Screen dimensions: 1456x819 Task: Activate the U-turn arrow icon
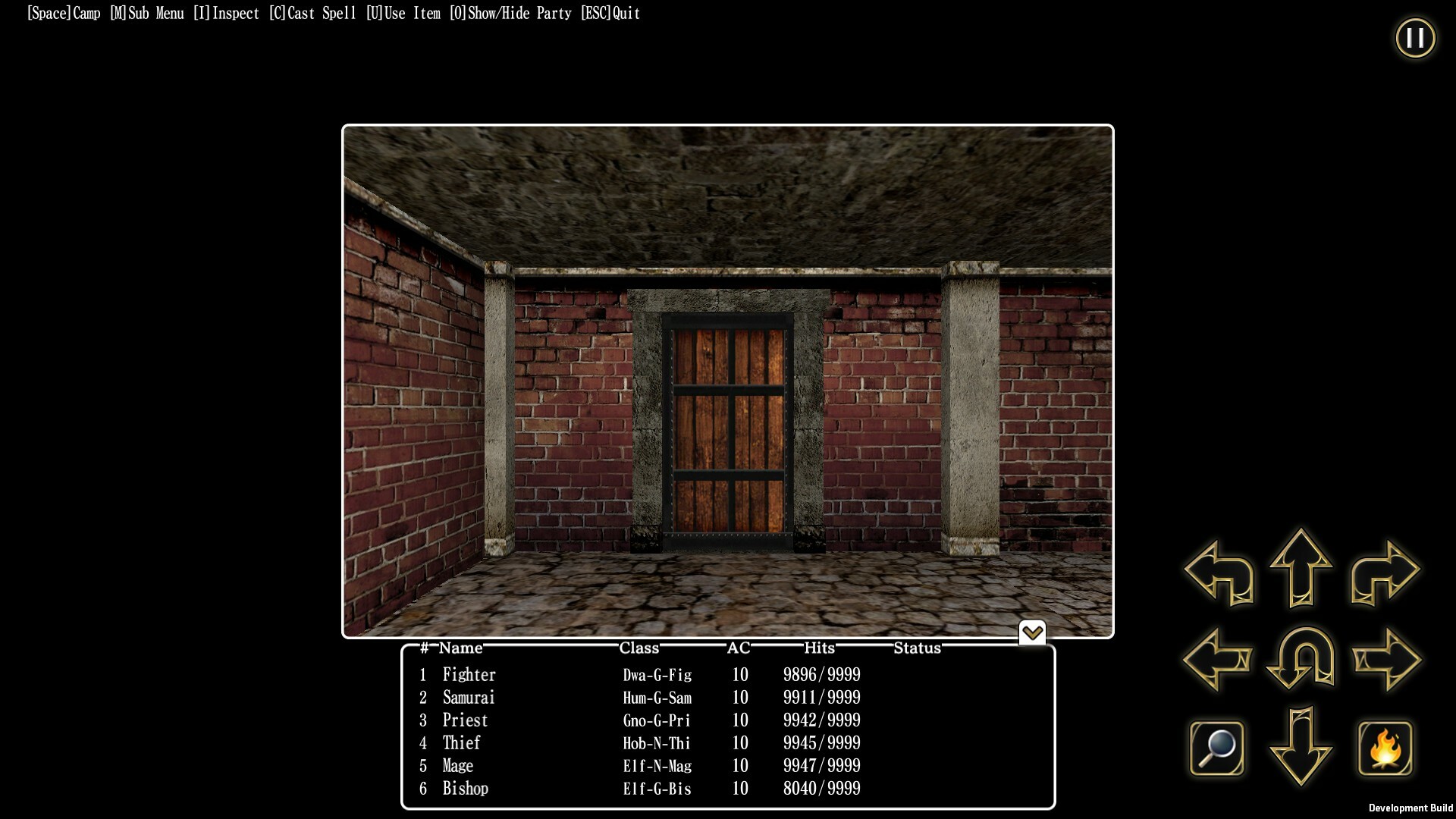tap(1298, 660)
